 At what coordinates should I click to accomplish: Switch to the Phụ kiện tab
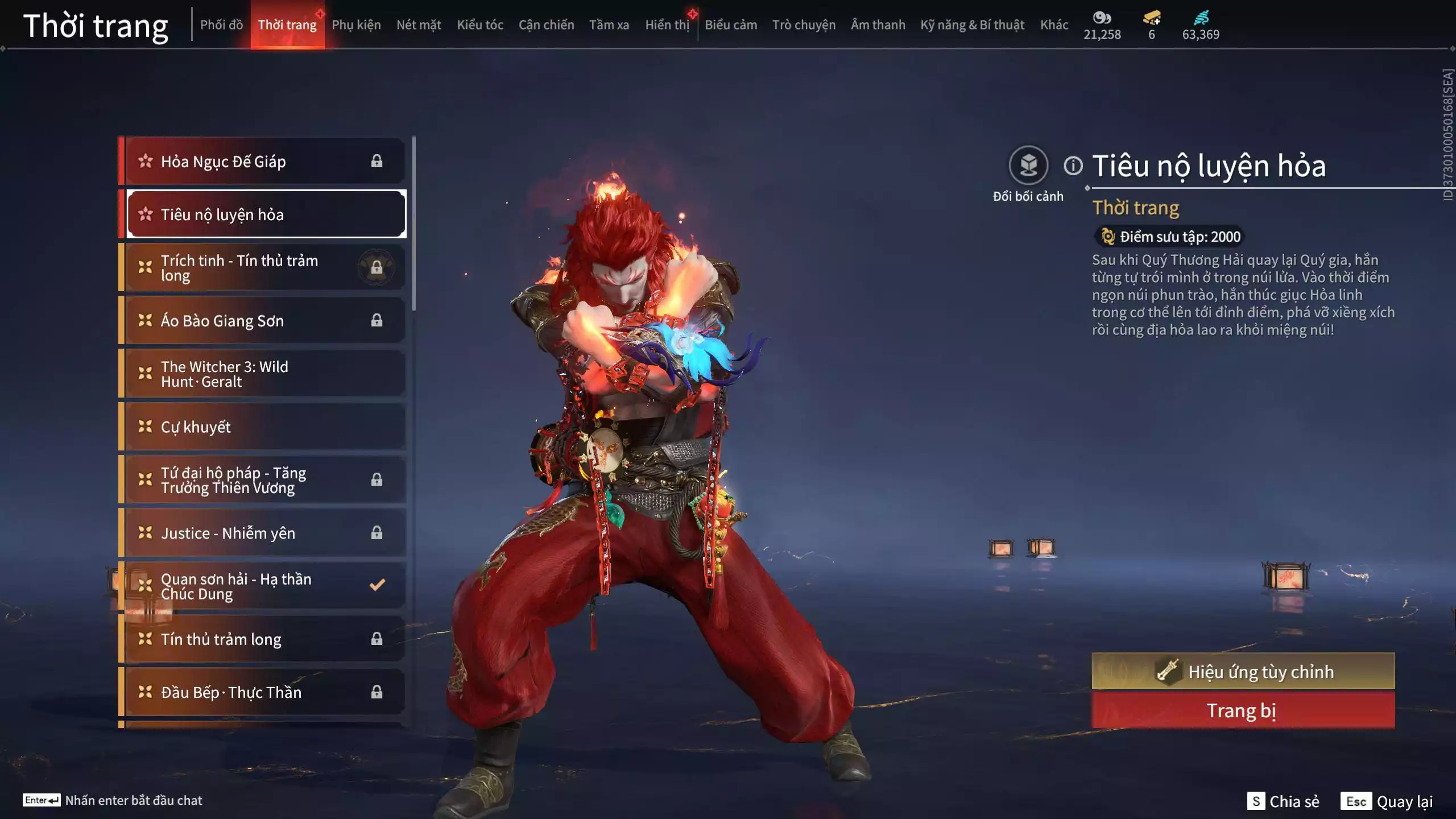tap(357, 24)
